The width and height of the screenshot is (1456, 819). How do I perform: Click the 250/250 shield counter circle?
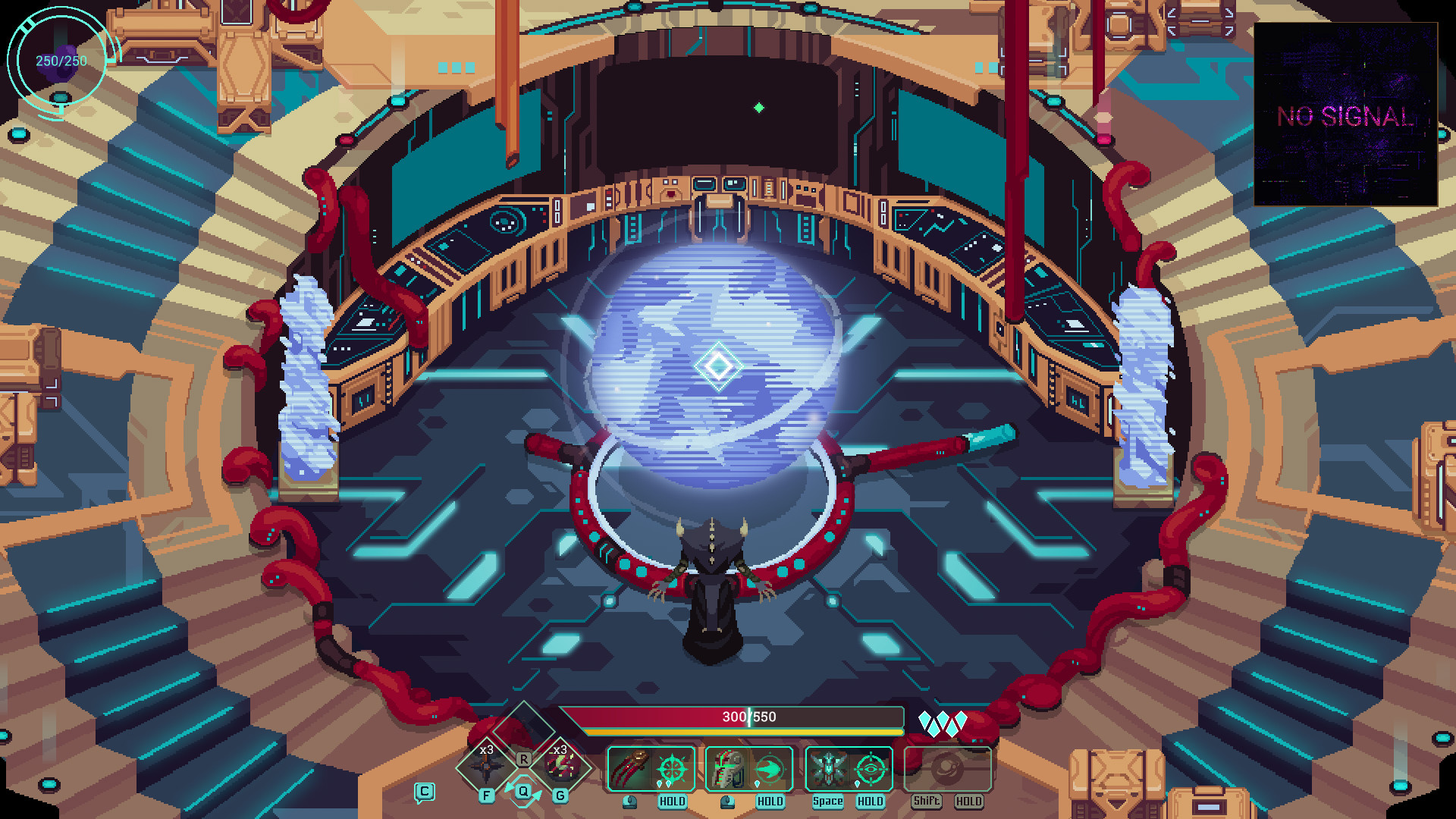click(x=58, y=59)
